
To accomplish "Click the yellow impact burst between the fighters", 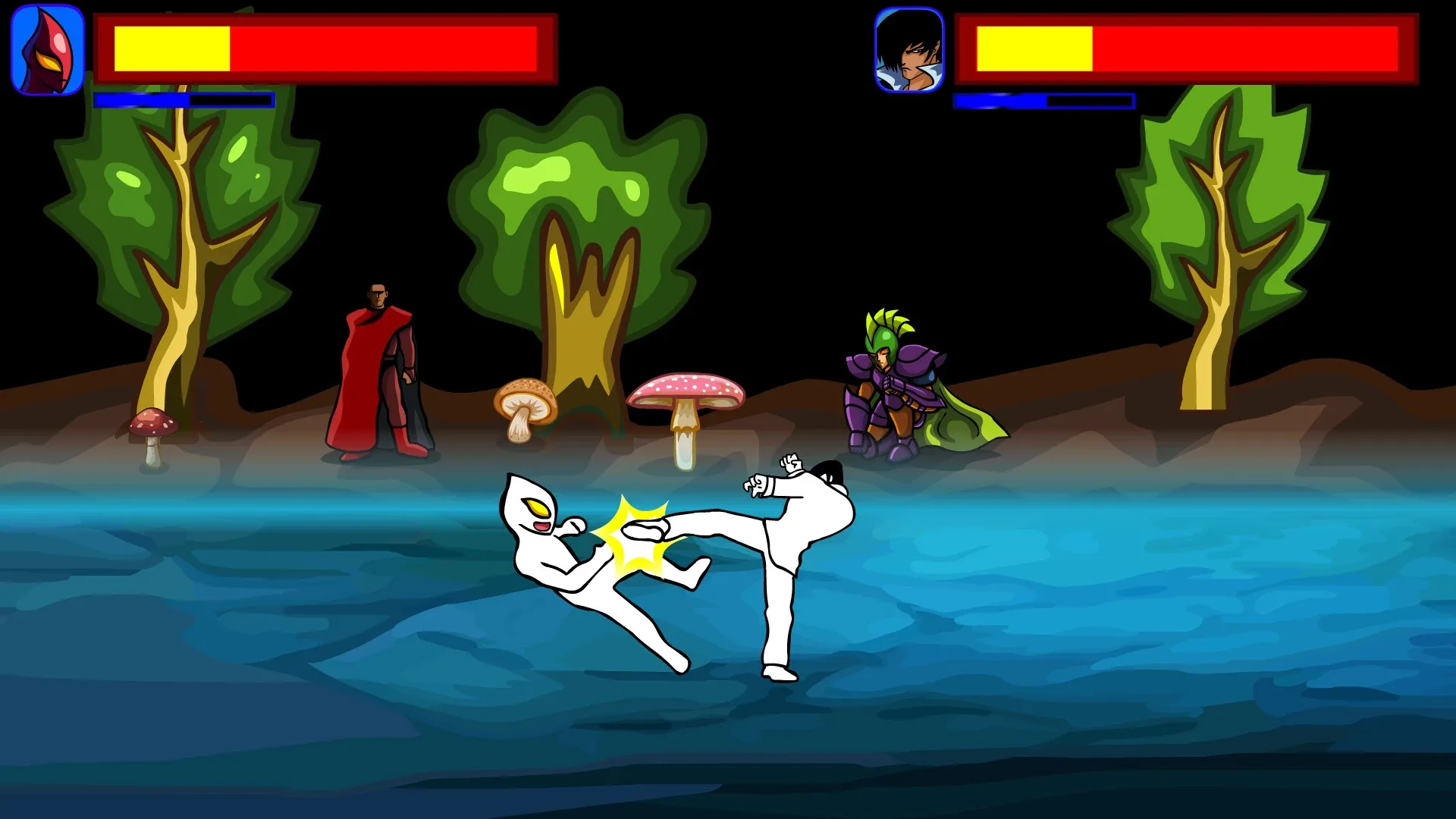I will [x=637, y=531].
